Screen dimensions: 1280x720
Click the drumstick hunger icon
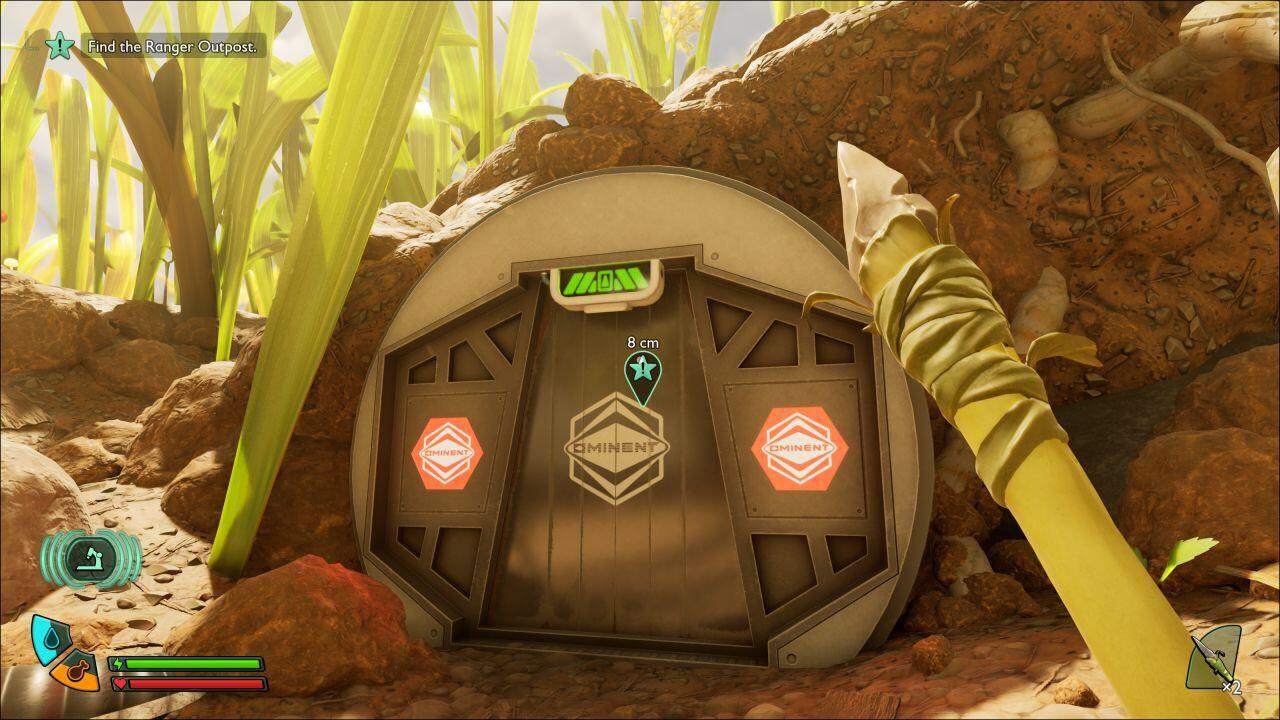(x=77, y=672)
